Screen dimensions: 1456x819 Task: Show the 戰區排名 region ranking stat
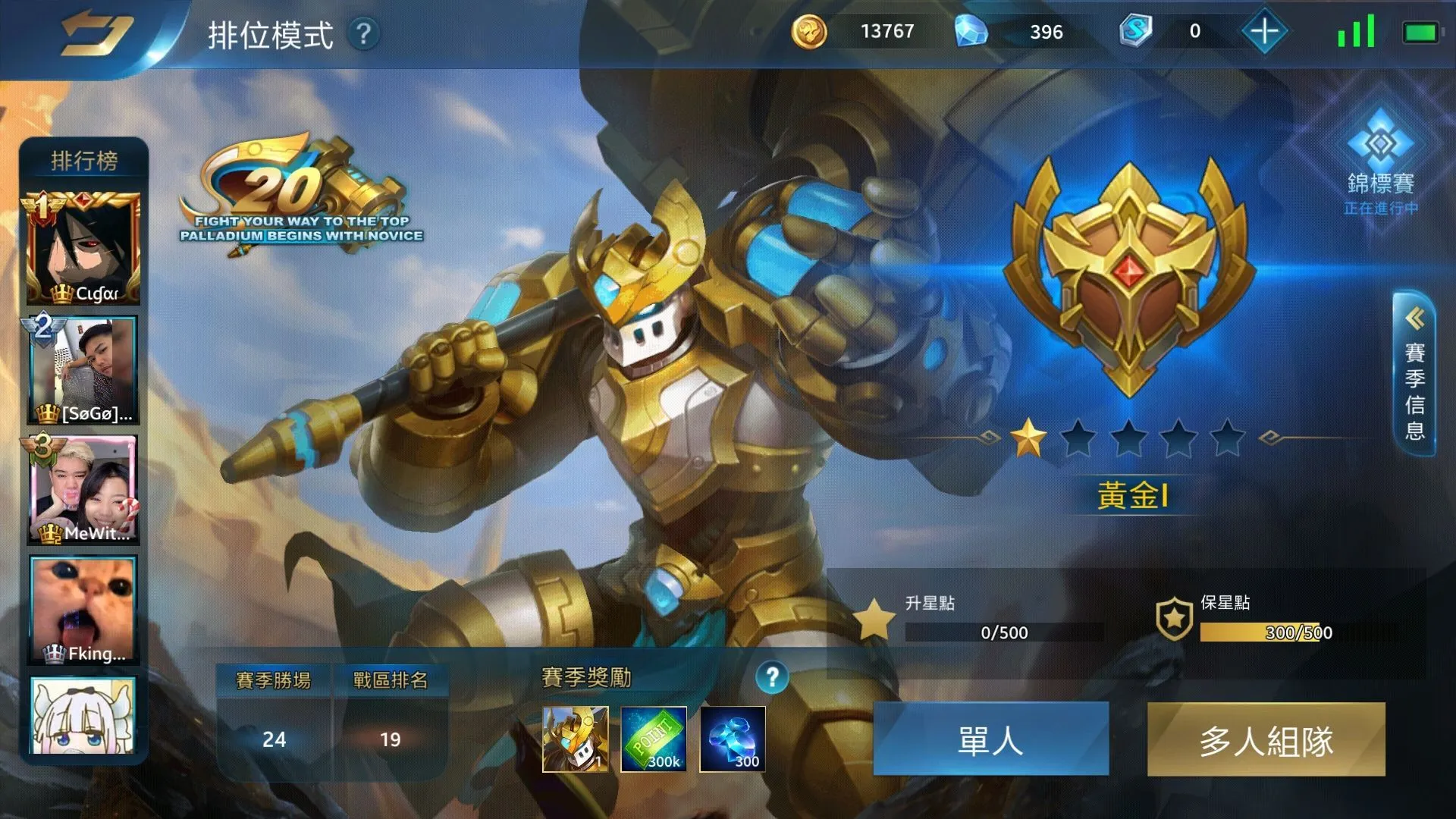(390, 717)
